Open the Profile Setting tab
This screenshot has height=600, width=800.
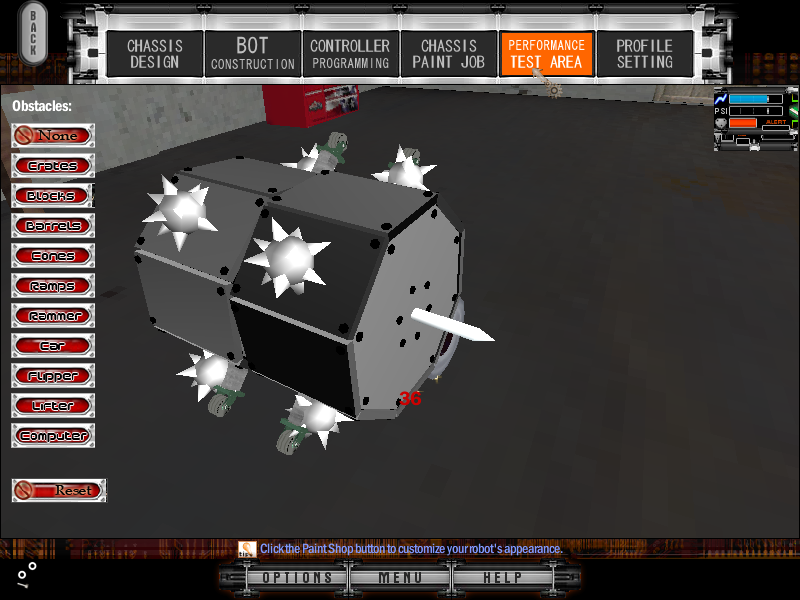pyautogui.click(x=644, y=54)
